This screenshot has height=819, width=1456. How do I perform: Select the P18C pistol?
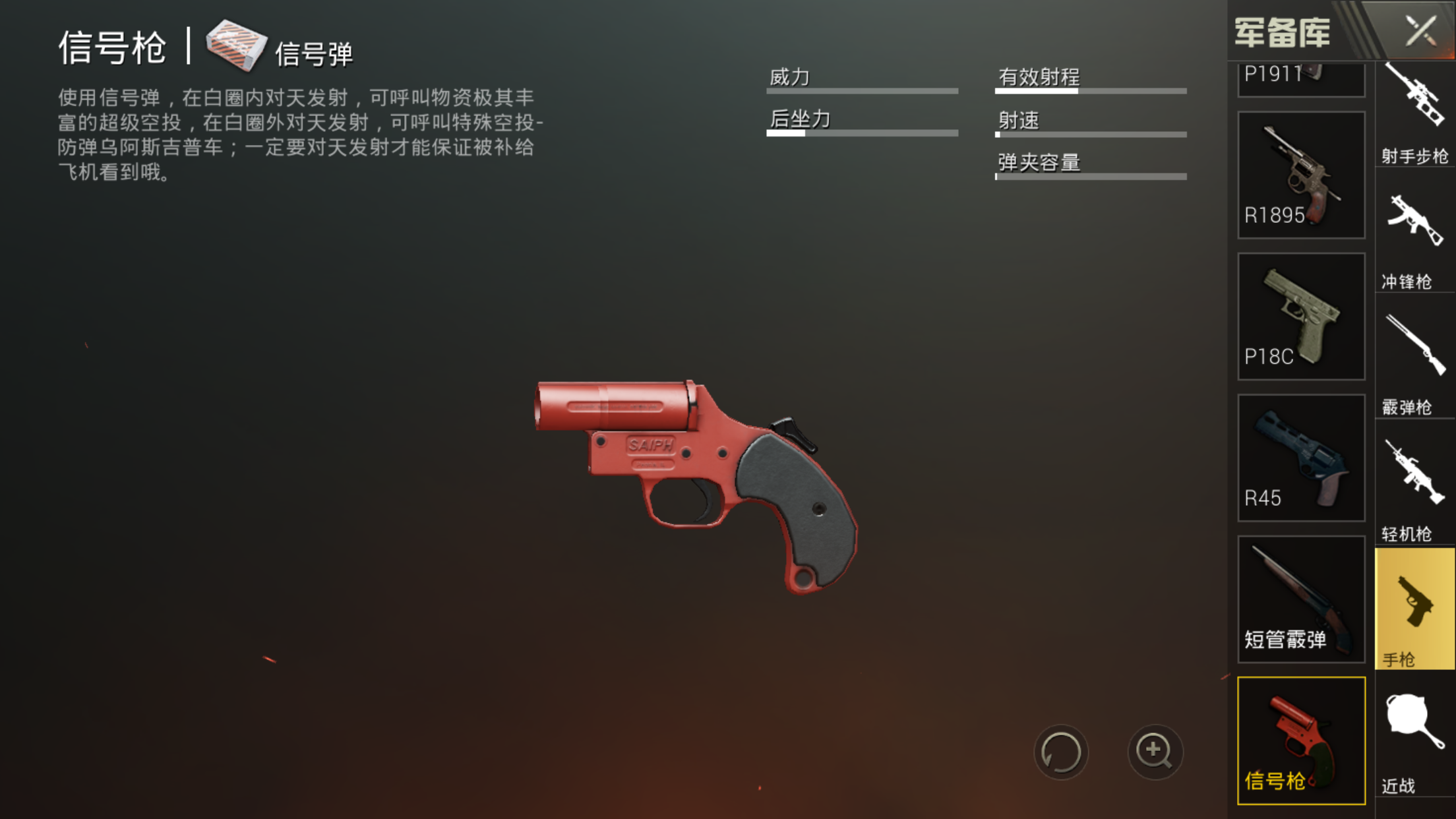click(x=1300, y=316)
